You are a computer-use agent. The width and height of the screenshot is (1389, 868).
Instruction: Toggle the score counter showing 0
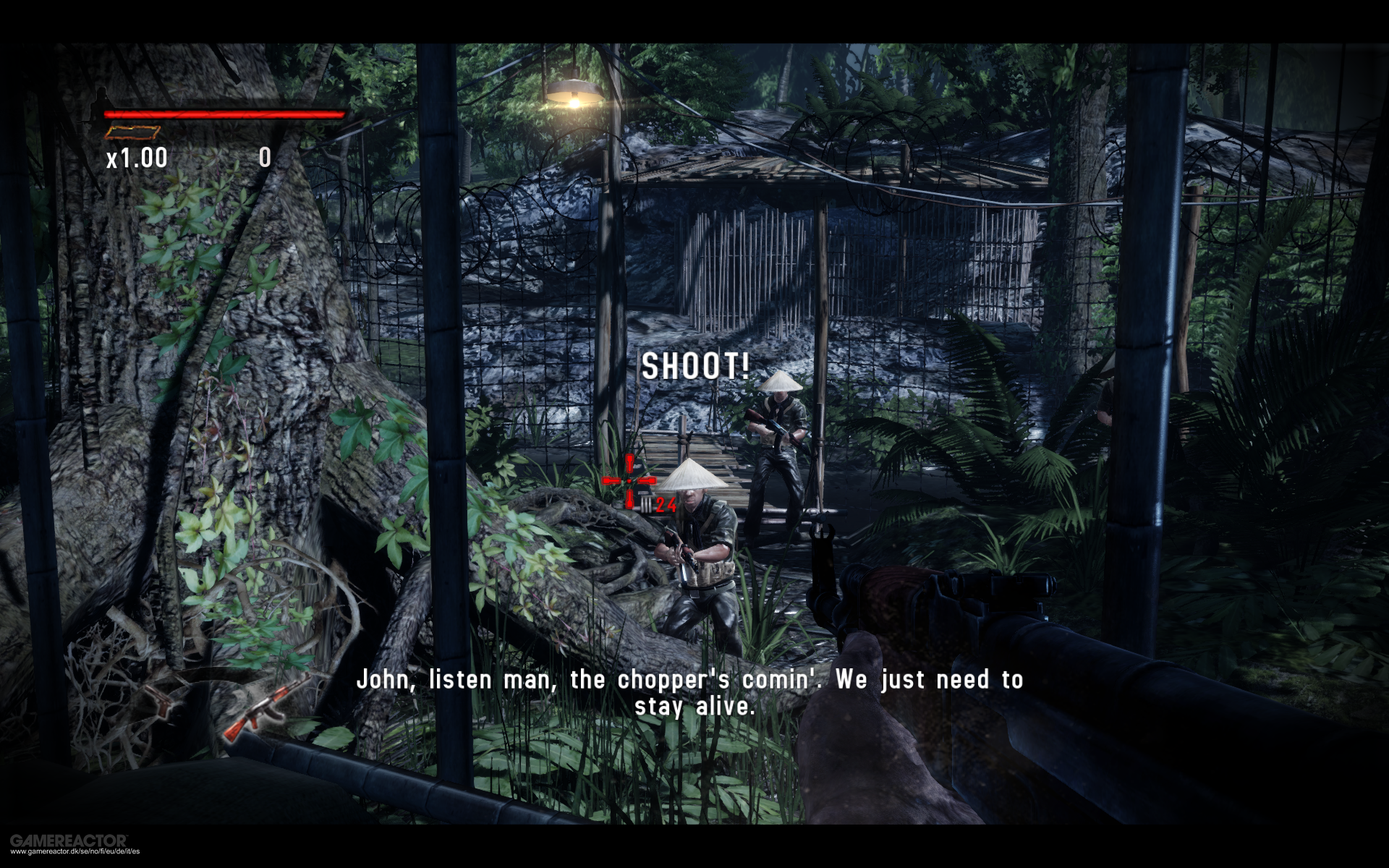(264, 157)
